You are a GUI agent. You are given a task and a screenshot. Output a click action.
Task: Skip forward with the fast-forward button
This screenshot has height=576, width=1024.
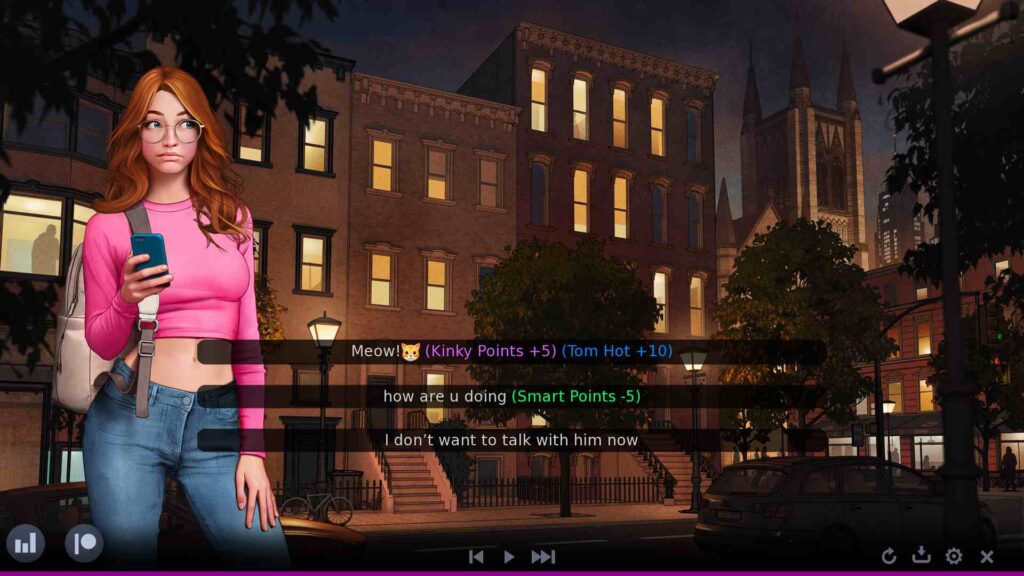coord(543,557)
